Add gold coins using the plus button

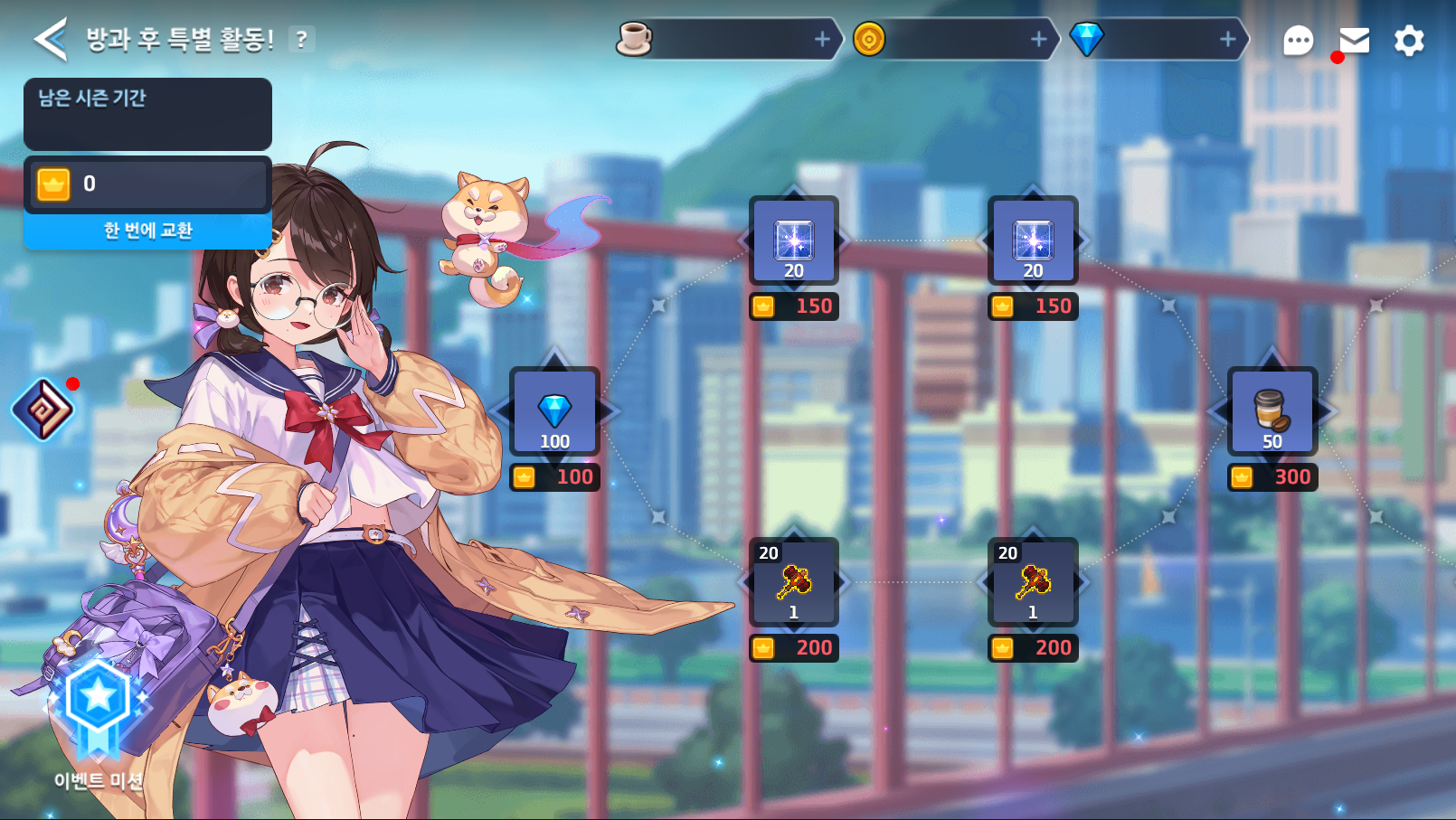coord(1038,39)
